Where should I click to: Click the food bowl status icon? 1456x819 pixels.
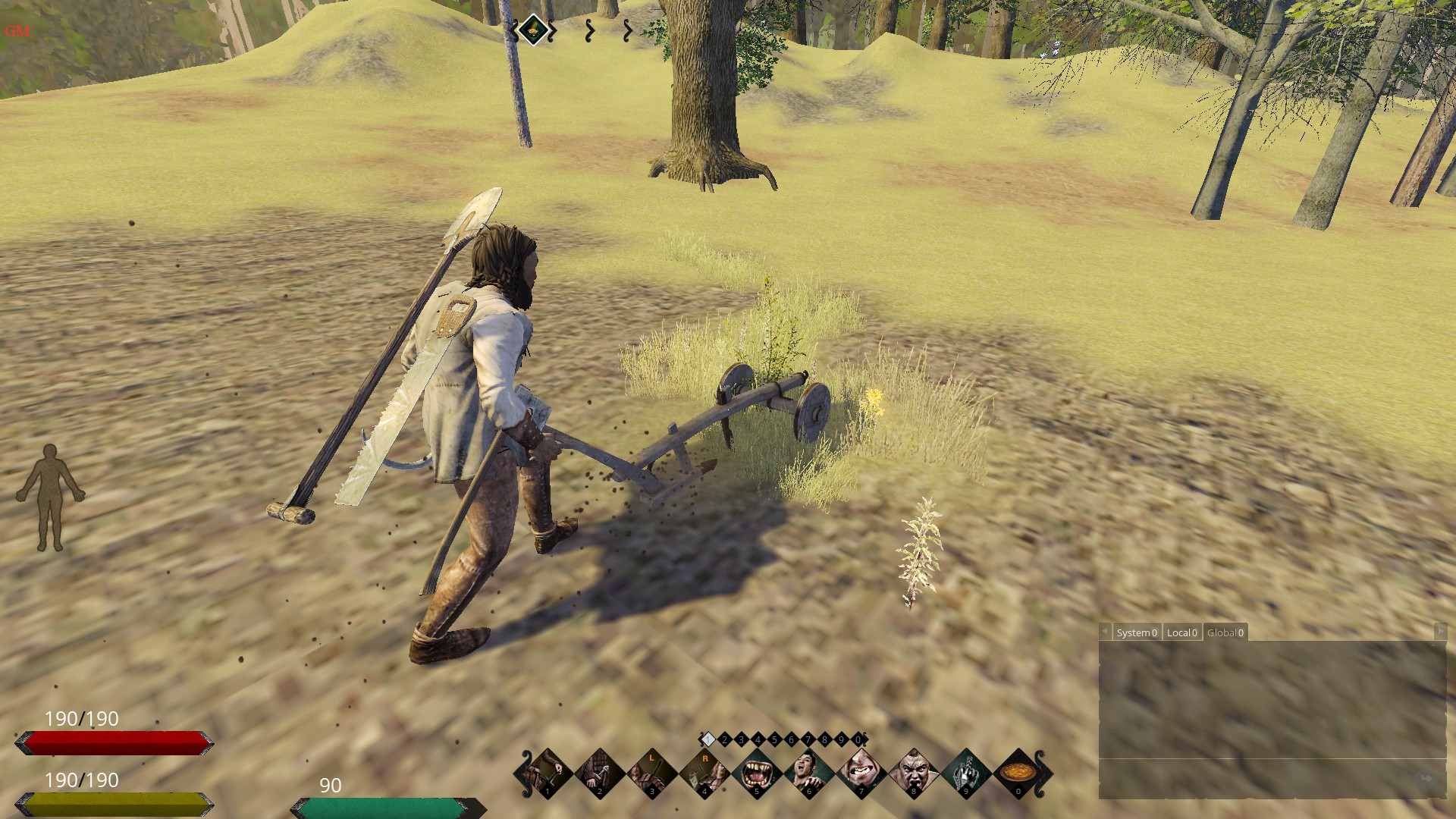tap(533, 30)
